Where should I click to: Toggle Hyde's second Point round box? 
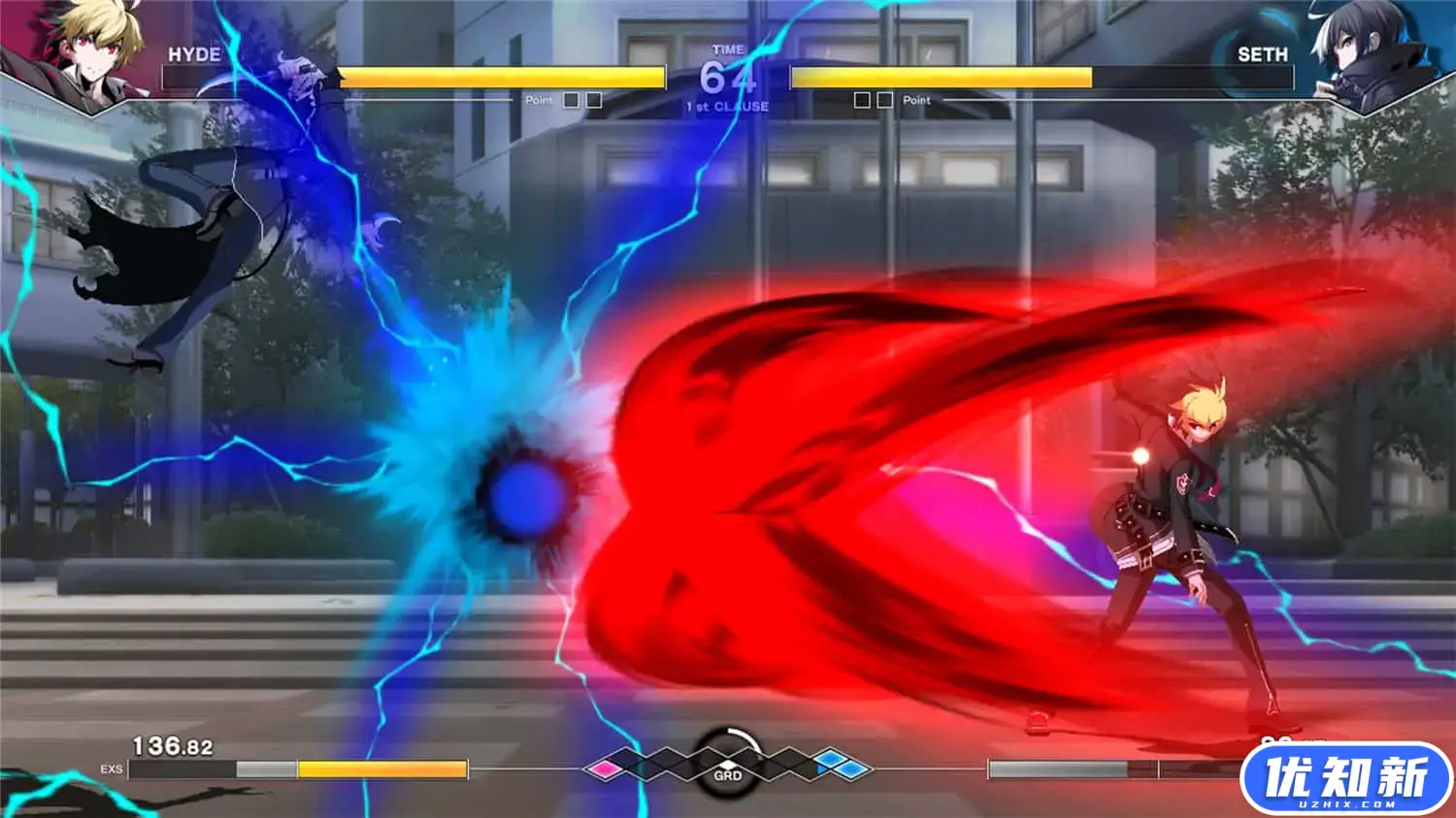click(592, 99)
